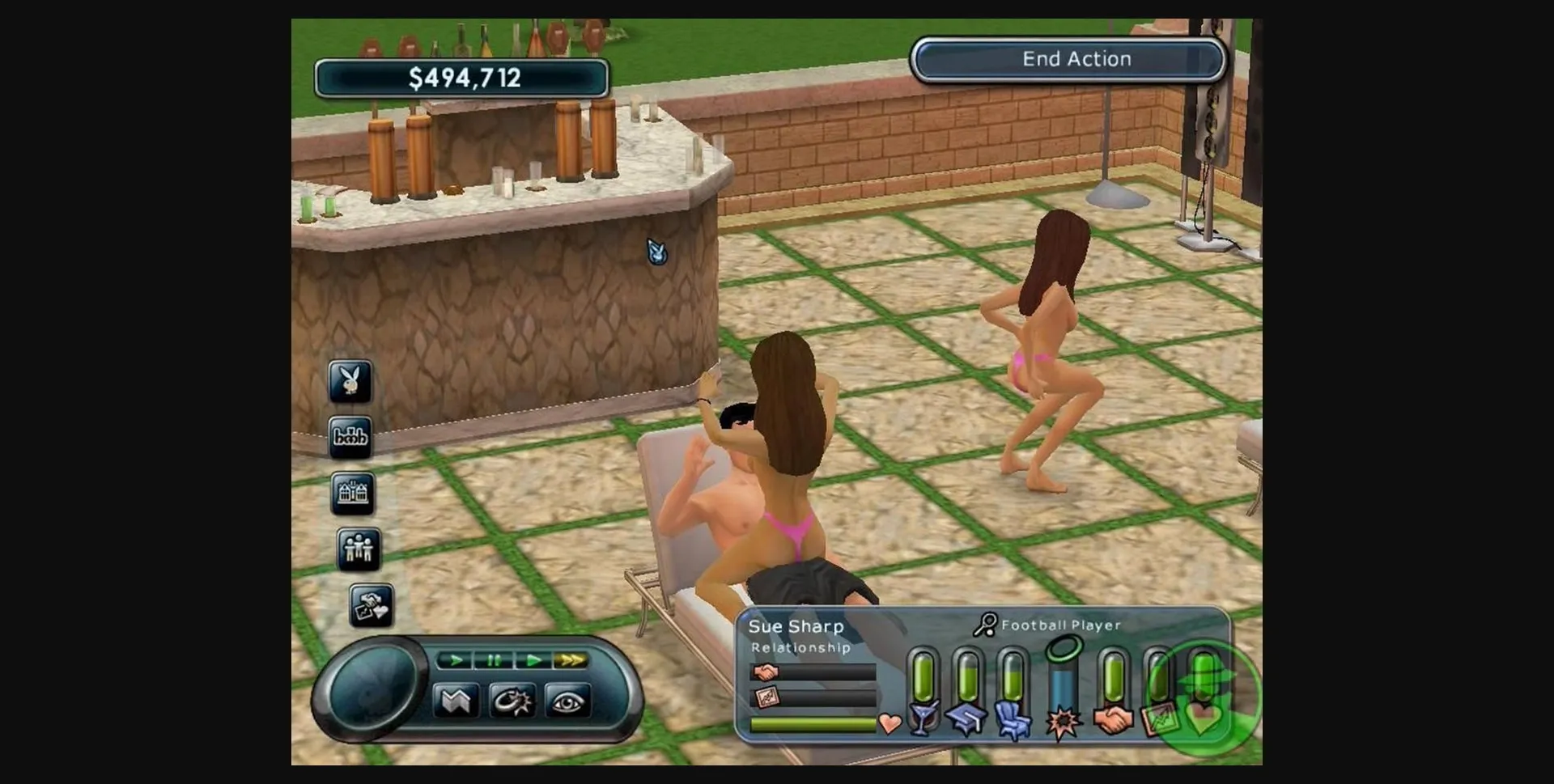The image size is (1554, 784).
Task: Toggle pause on the game clock
Action: coord(493,660)
